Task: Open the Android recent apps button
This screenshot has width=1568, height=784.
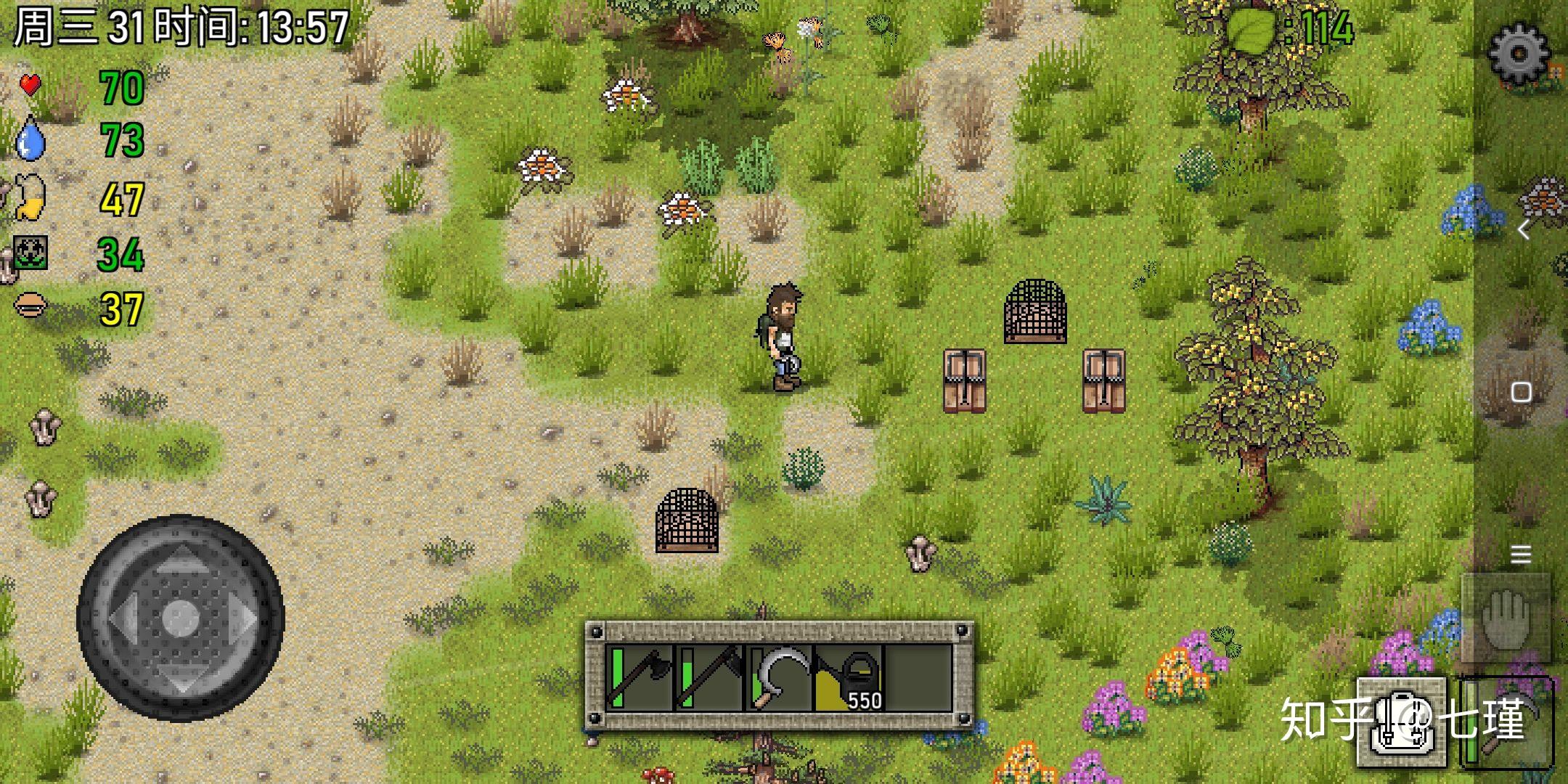Action: click(x=1521, y=555)
